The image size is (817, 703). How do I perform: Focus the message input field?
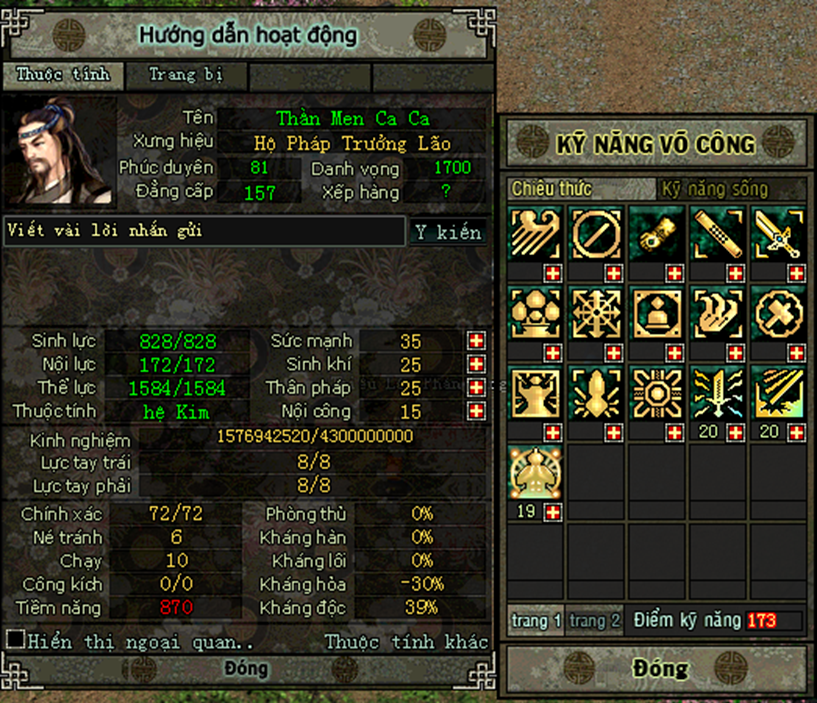tap(203, 231)
